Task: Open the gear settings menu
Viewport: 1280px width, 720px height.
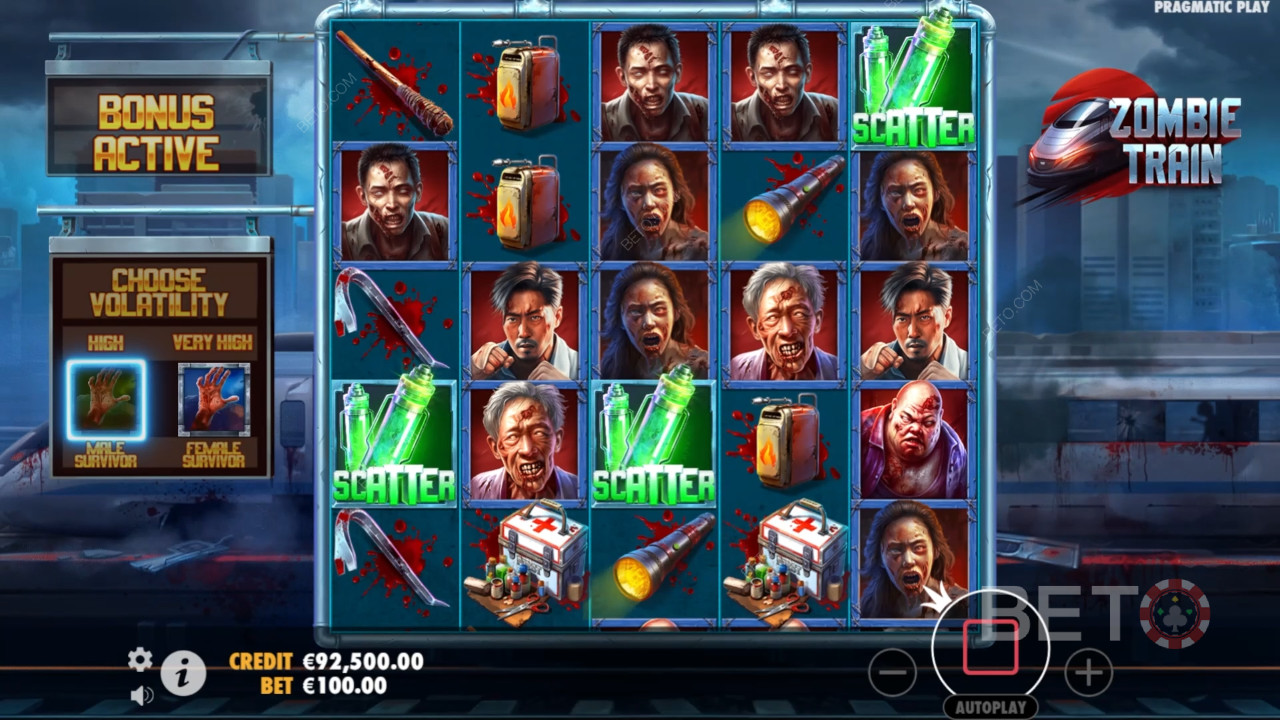Action: pos(140,659)
